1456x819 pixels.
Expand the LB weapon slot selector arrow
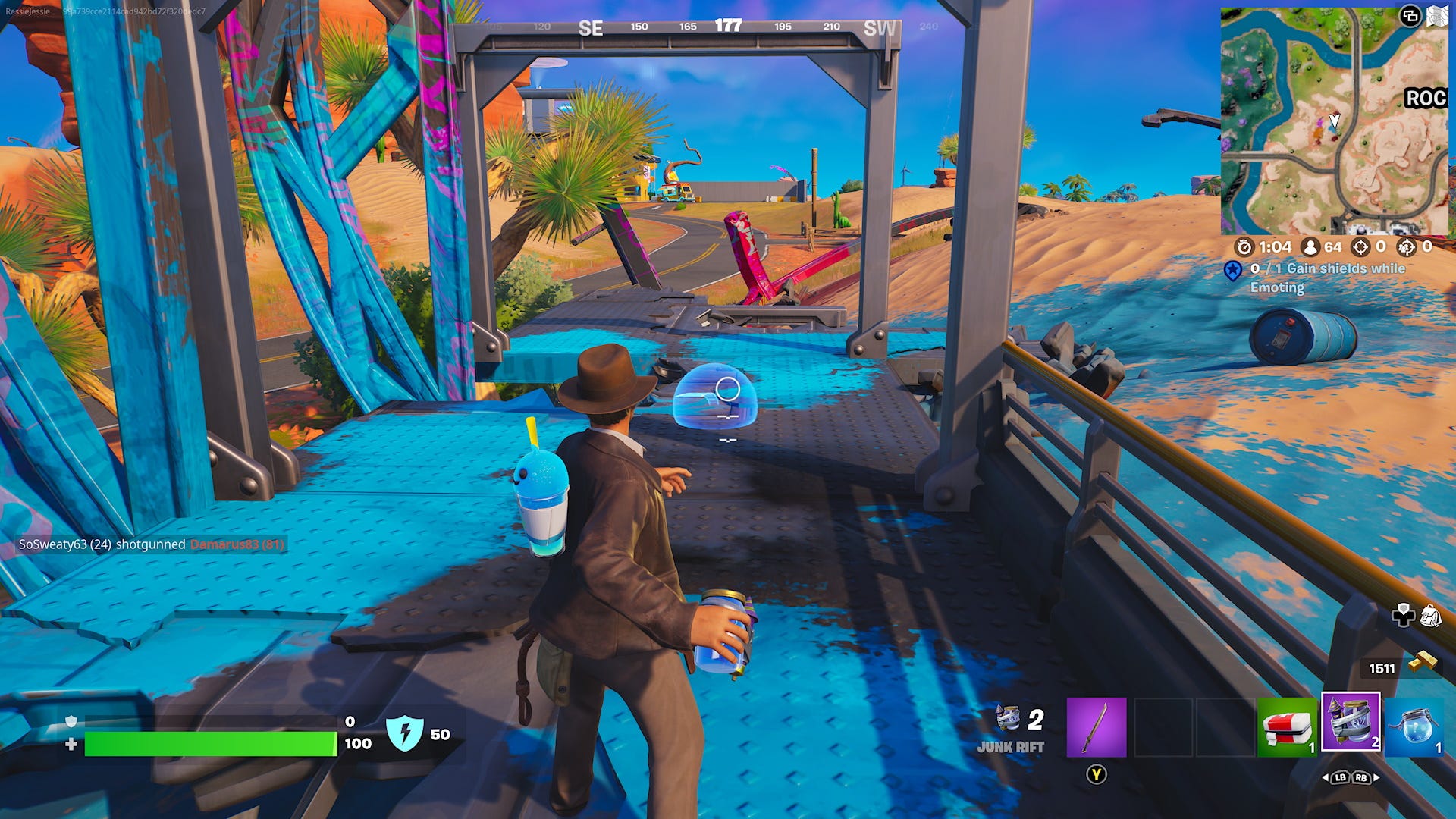pos(1326,778)
